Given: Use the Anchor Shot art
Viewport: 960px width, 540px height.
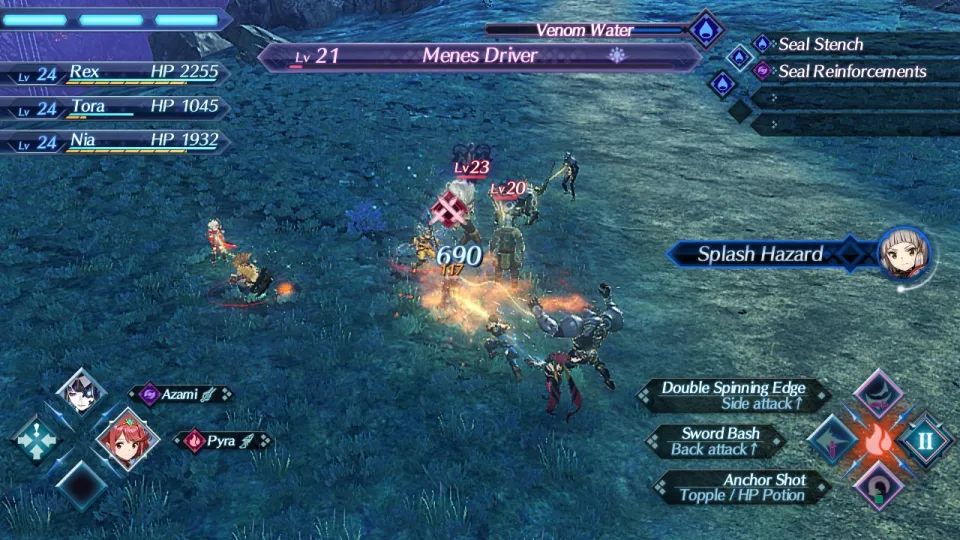Looking at the screenshot, I should coord(741,487).
